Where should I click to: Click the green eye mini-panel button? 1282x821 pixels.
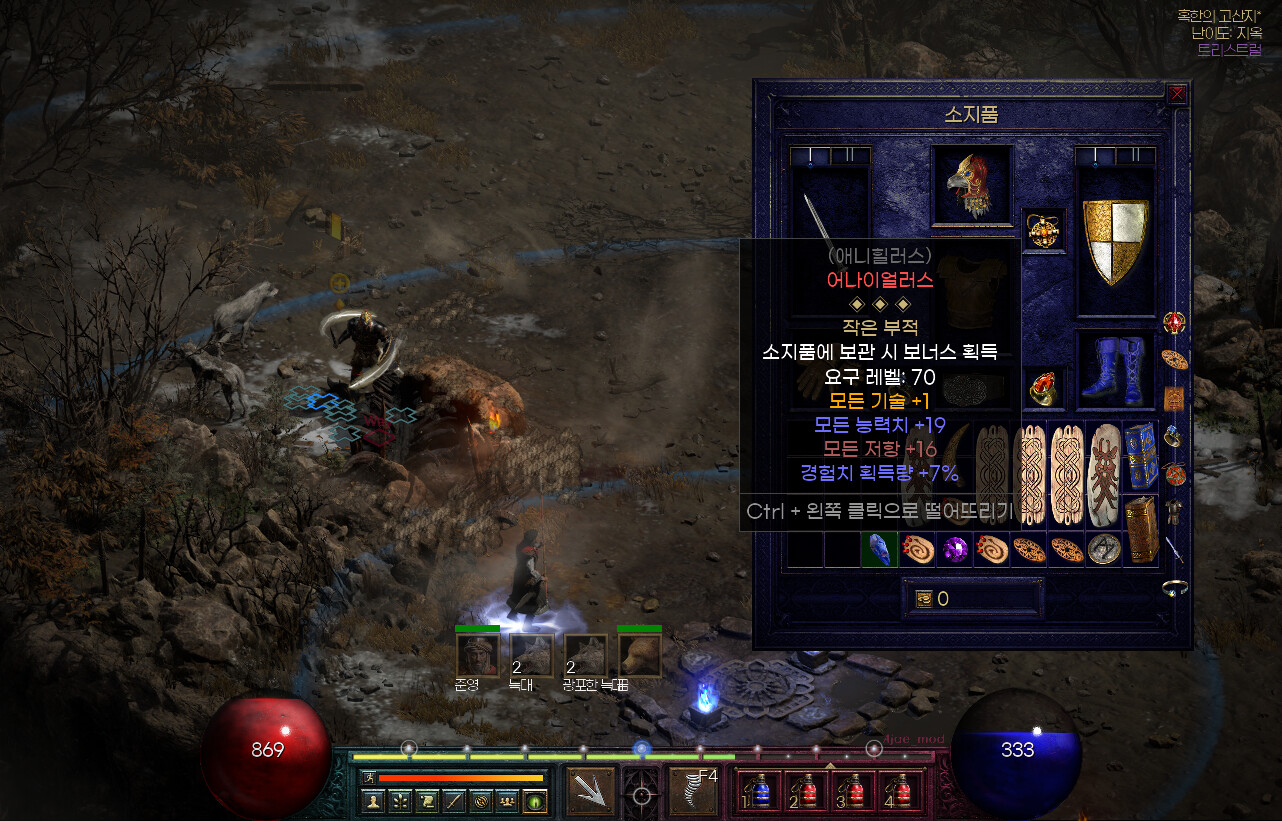tap(534, 801)
